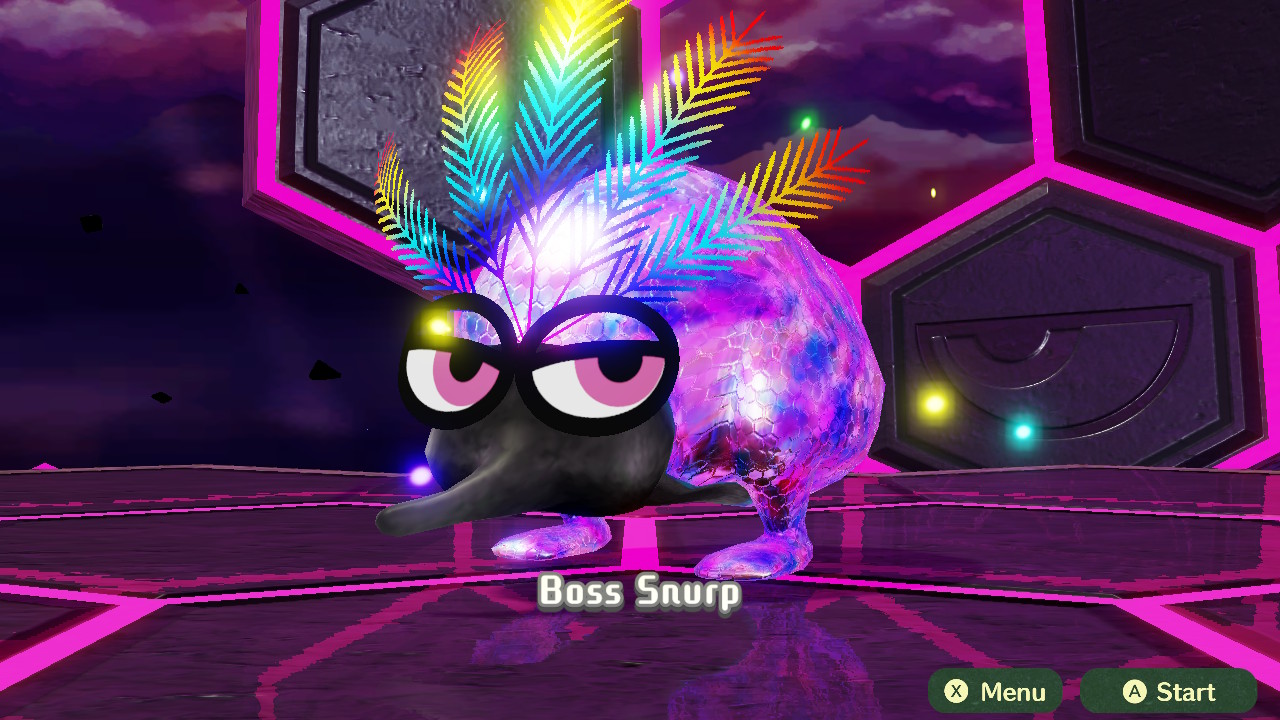Open the Menu via its pill button

coord(995,691)
